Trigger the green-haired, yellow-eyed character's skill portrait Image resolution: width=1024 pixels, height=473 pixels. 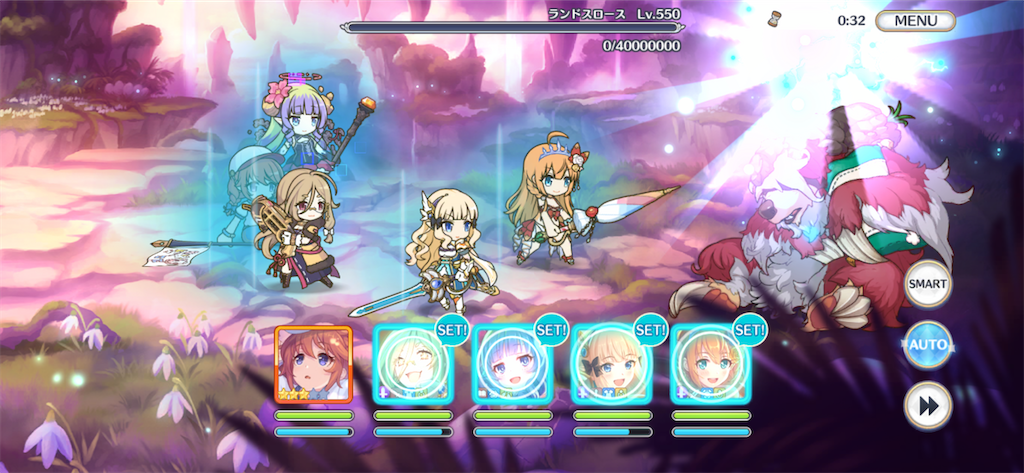click(x=412, y=364)
